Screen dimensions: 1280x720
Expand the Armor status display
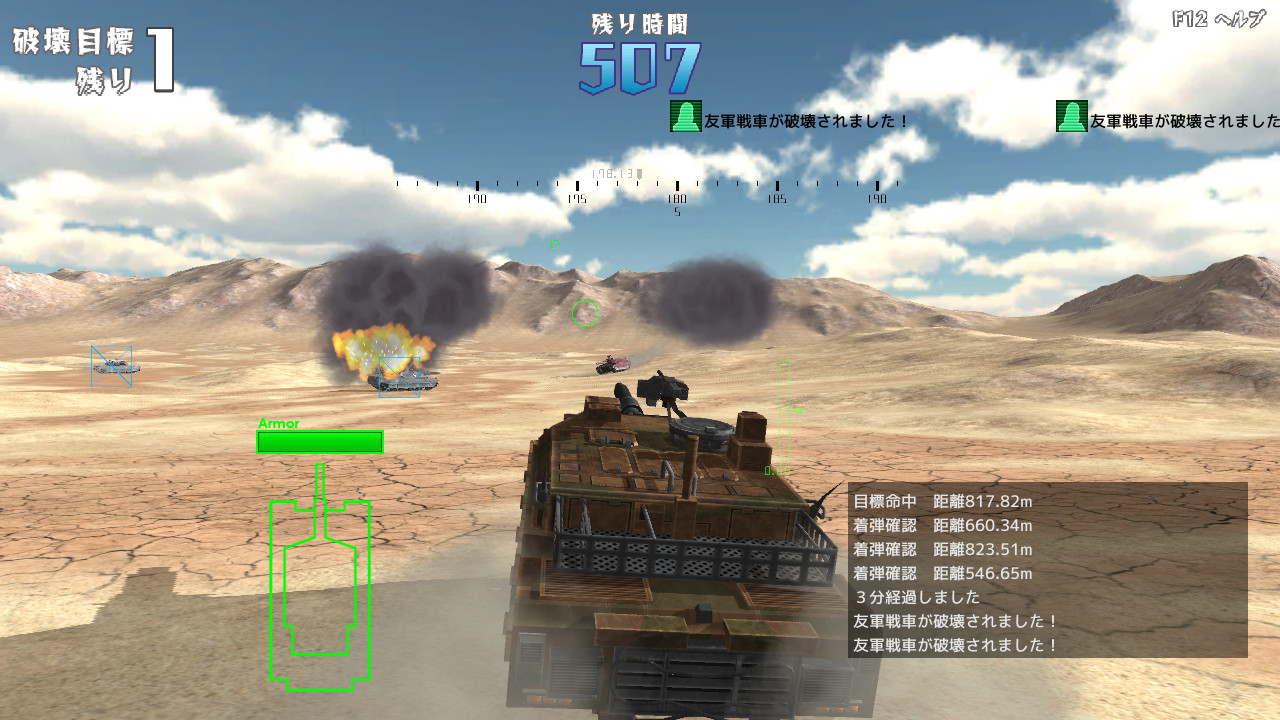[x=278, y=424]
